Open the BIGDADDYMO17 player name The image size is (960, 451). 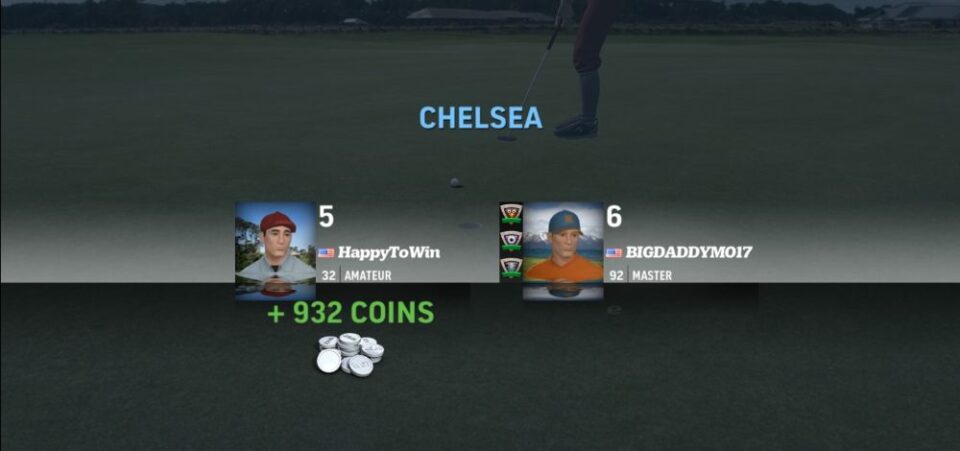pyautogui.click(x=688, y=253)
